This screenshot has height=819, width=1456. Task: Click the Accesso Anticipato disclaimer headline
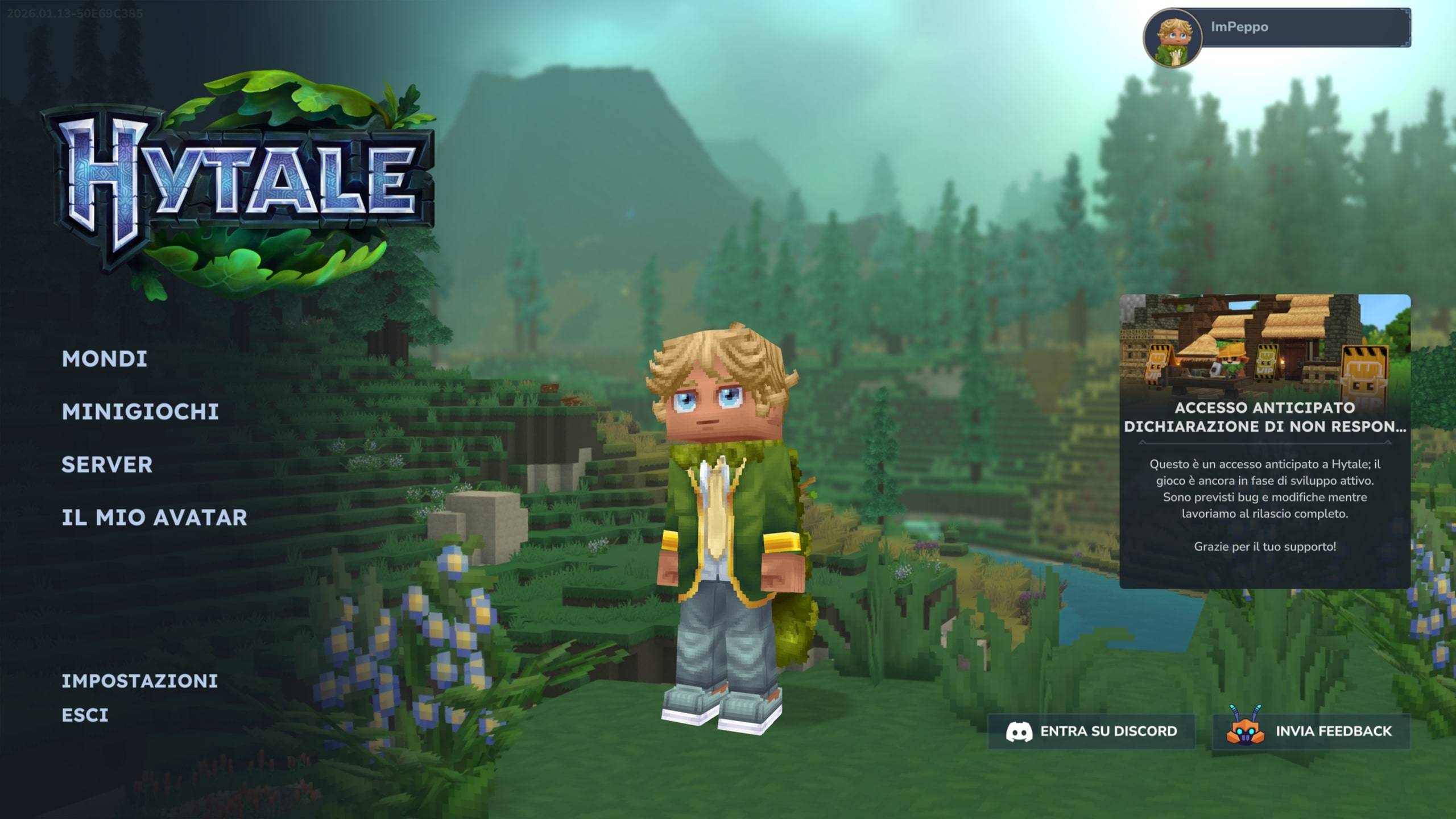click(x=1264, y=417)
